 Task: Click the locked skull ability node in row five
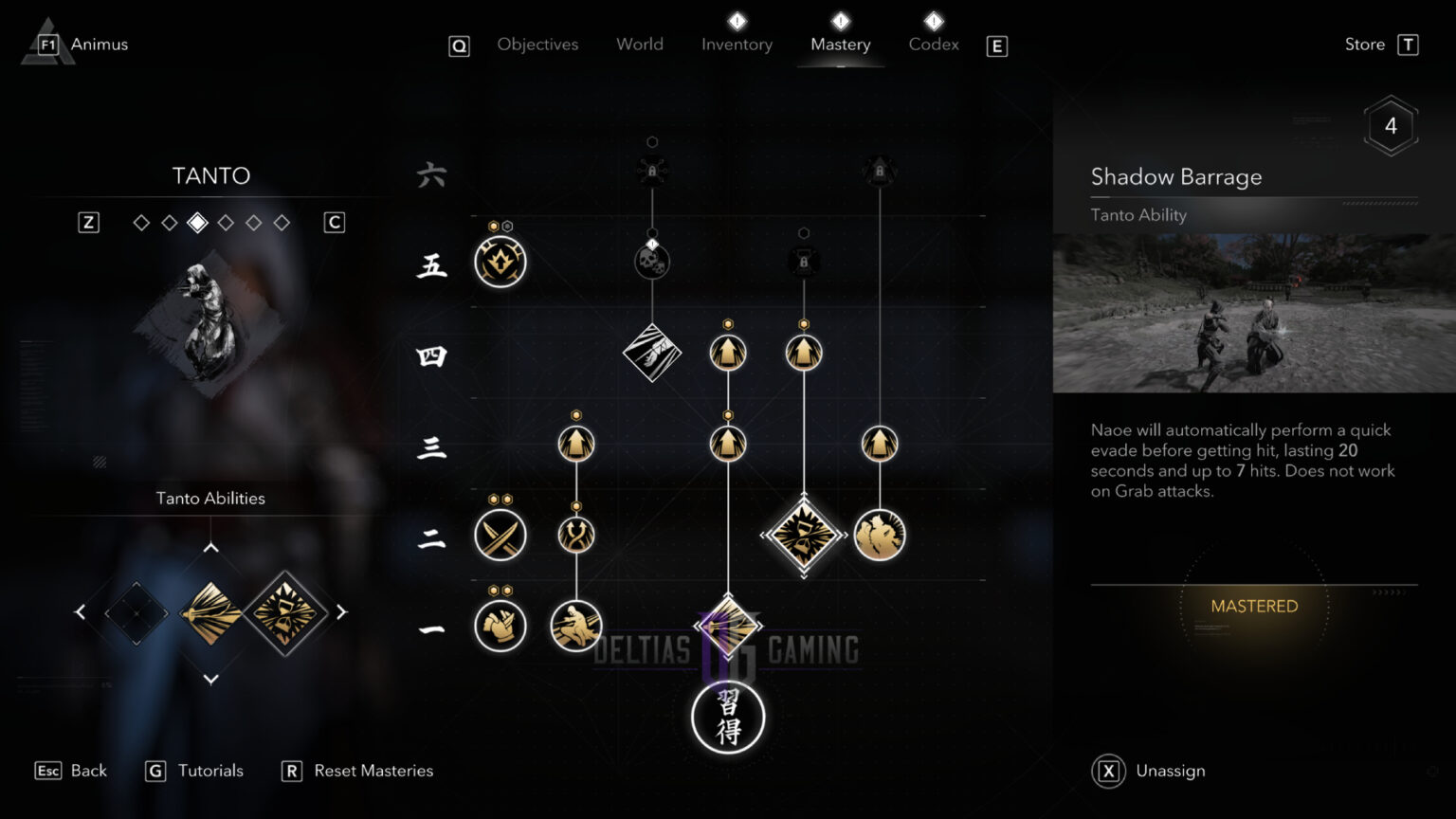point(652,261)
